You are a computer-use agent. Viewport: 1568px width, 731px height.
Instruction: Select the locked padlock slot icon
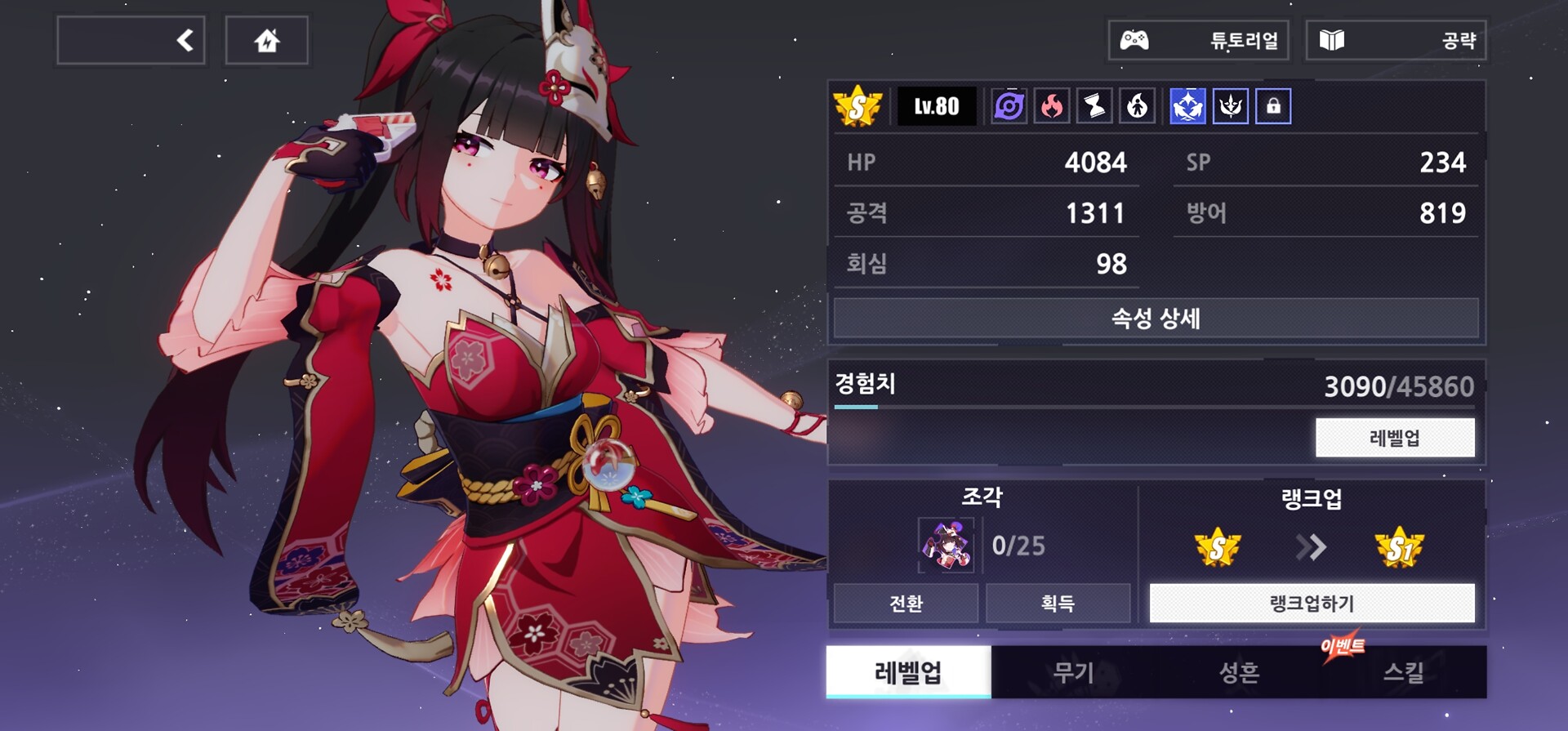[x=1273, y=106]
